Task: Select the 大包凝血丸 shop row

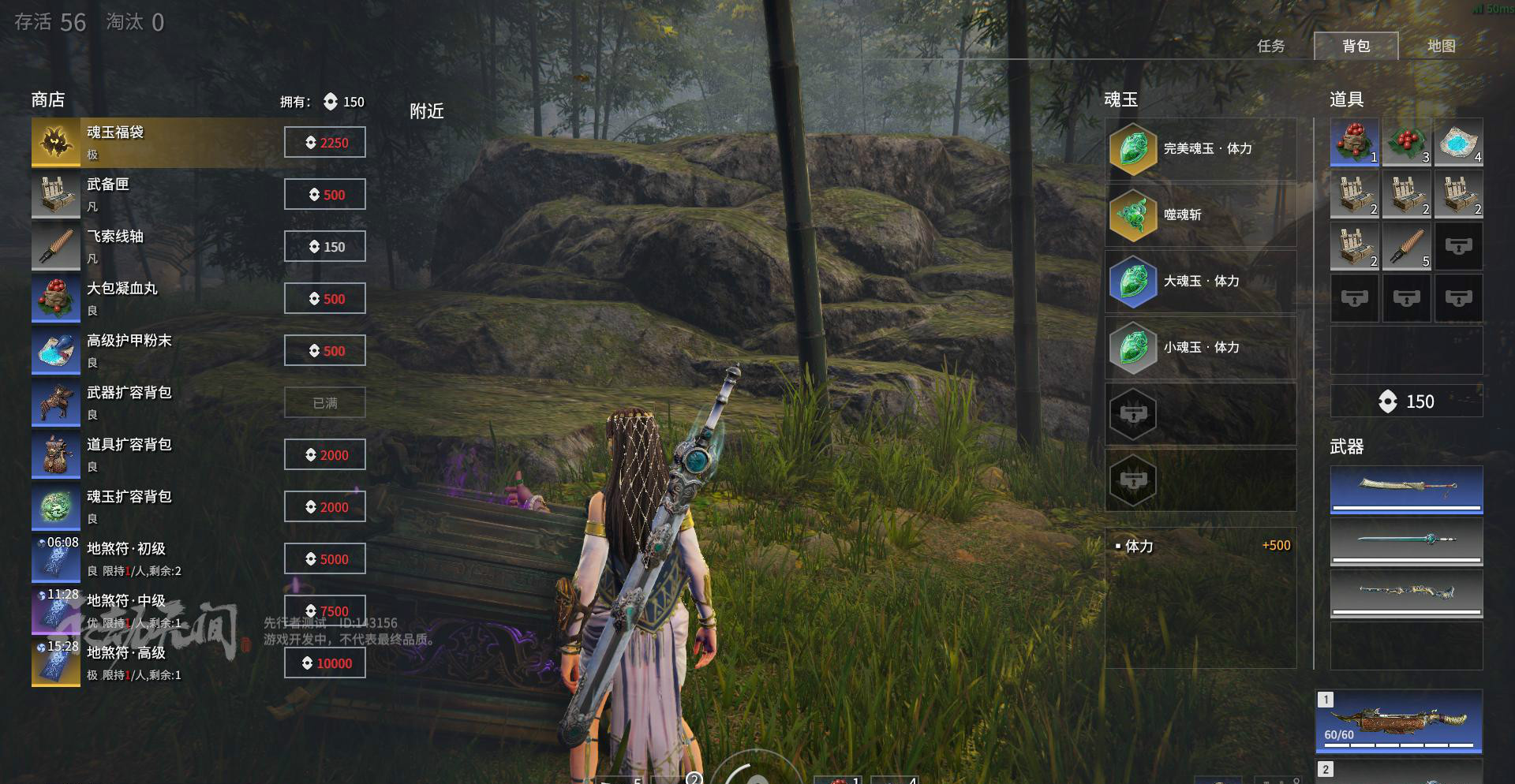Action: pyautogui.click(x=158, y=299)
